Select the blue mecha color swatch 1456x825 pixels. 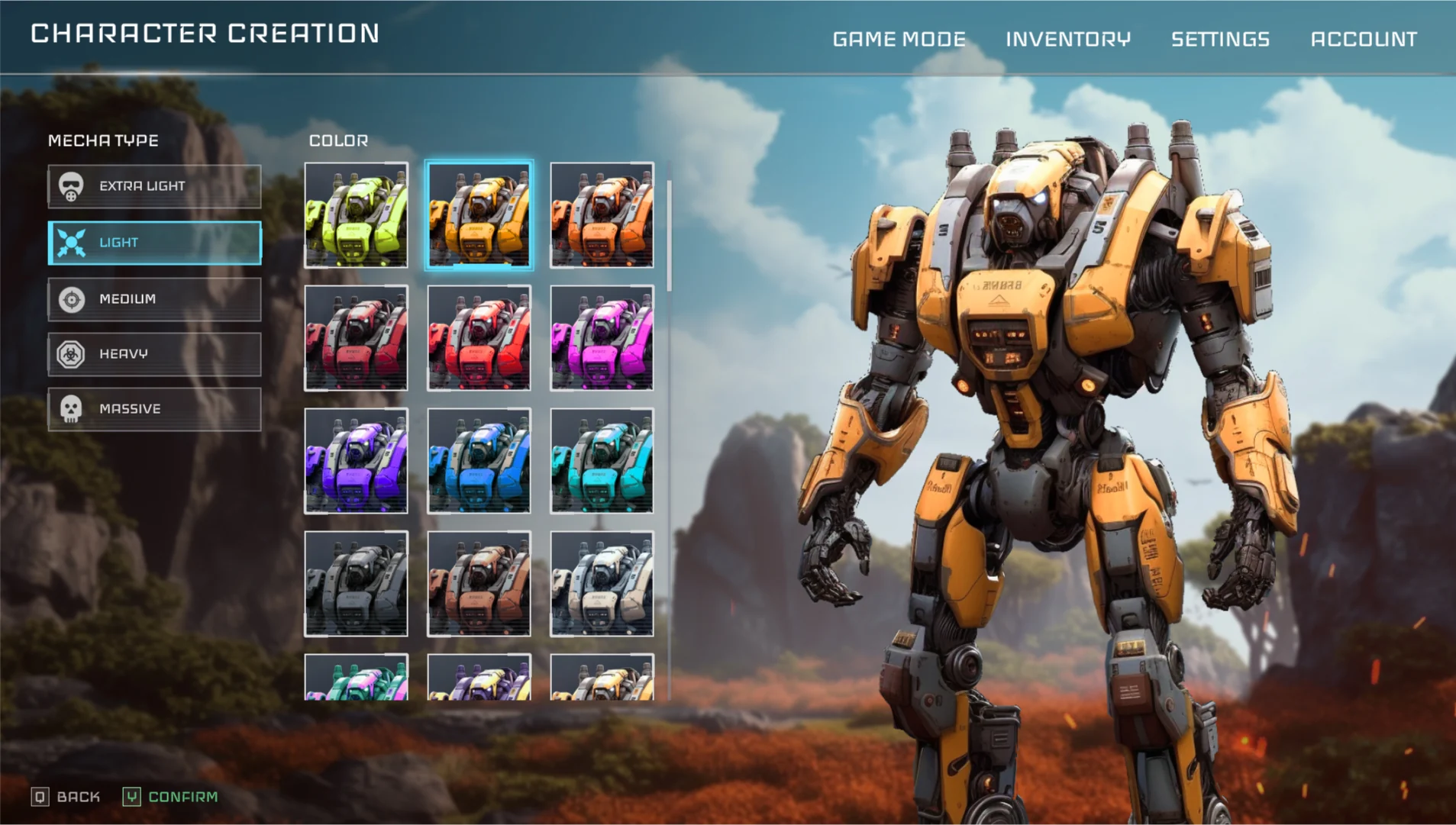[x=479, y=461]
